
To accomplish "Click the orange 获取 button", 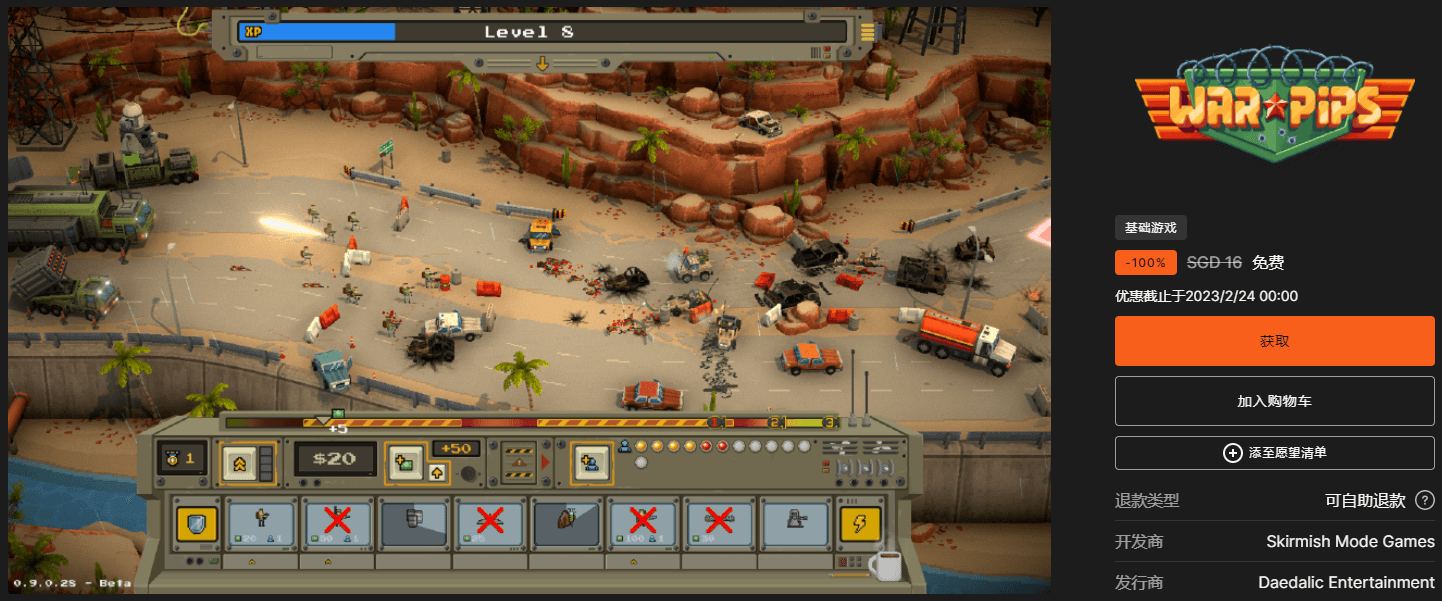I will 1274,341.
